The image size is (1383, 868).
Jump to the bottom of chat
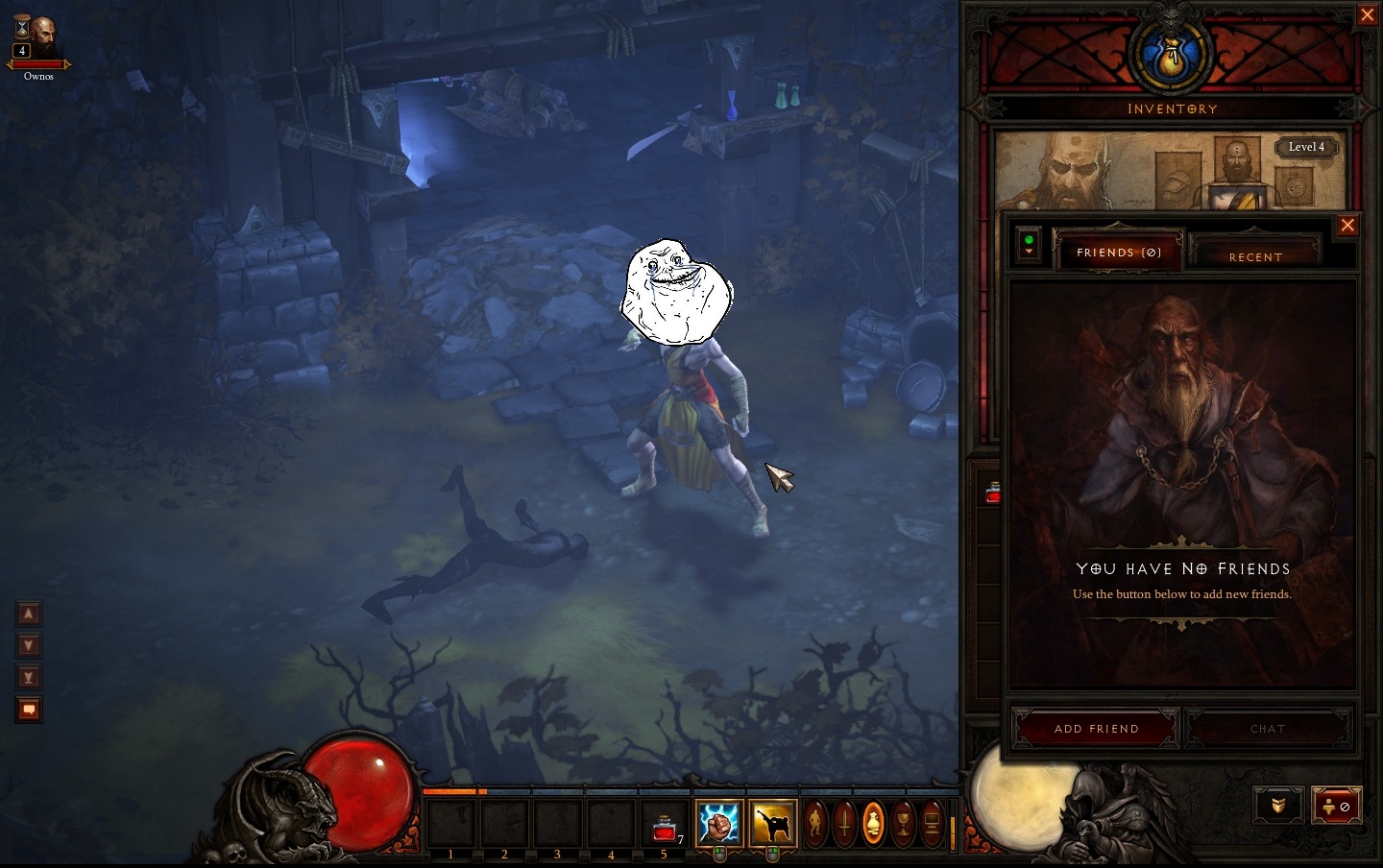(29, 677)
